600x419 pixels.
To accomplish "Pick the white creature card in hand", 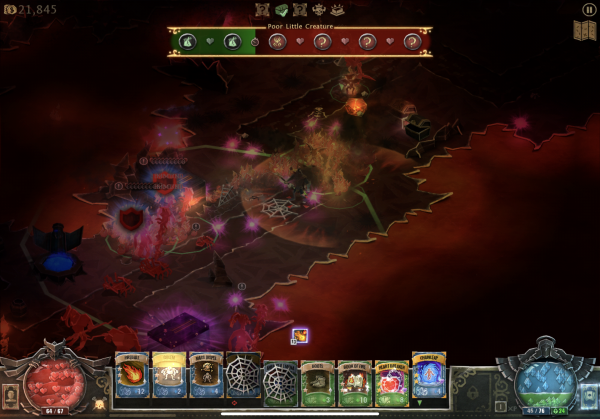I will click(x=169, y=377).
